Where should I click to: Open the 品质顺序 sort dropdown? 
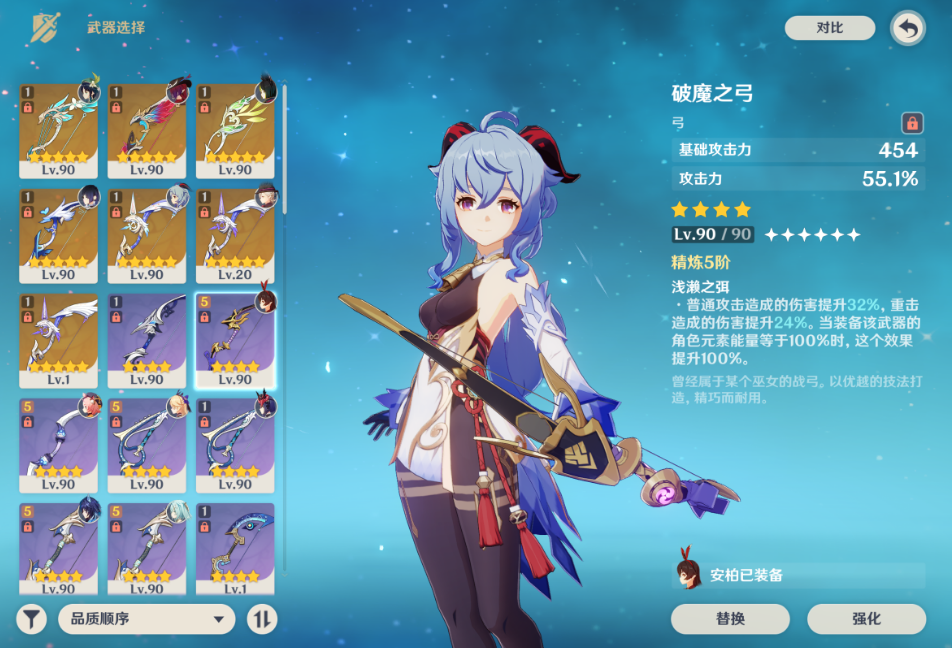point(146,619)
